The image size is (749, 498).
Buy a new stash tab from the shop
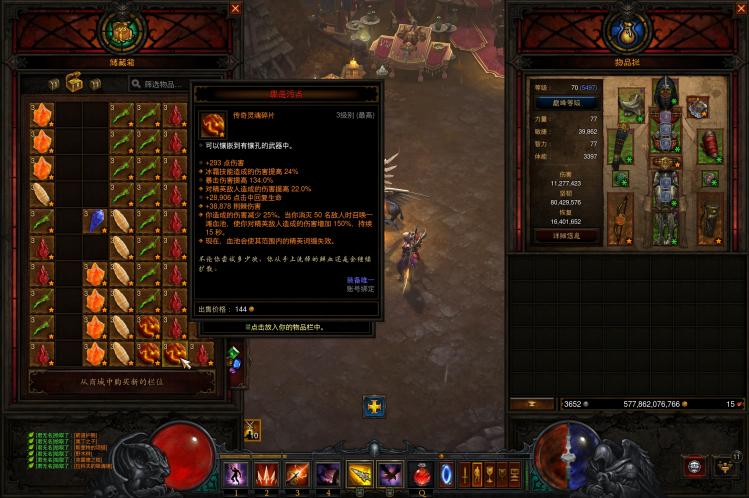click(x=121, y=381)
